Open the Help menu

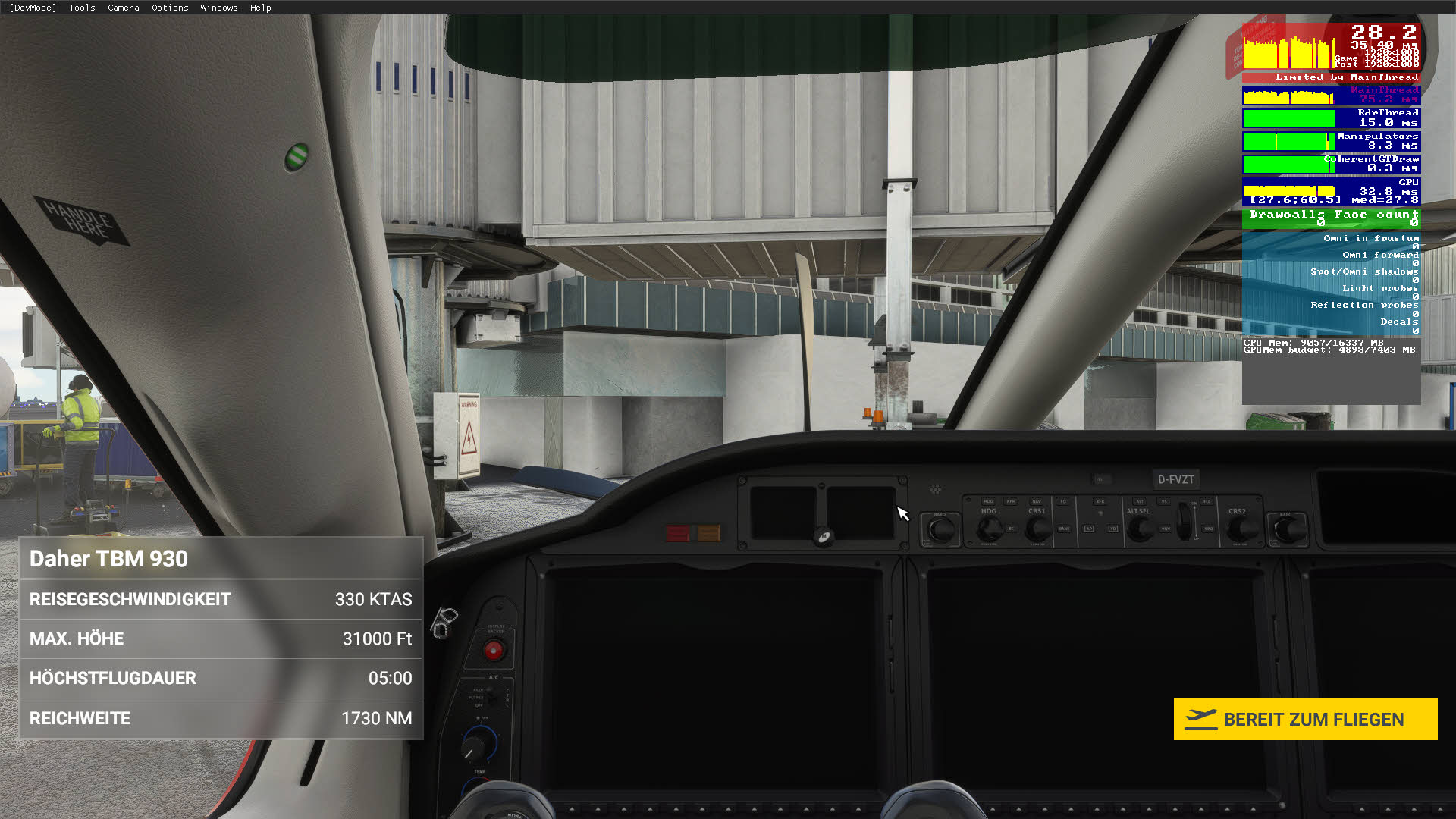(x=261, y=8)
